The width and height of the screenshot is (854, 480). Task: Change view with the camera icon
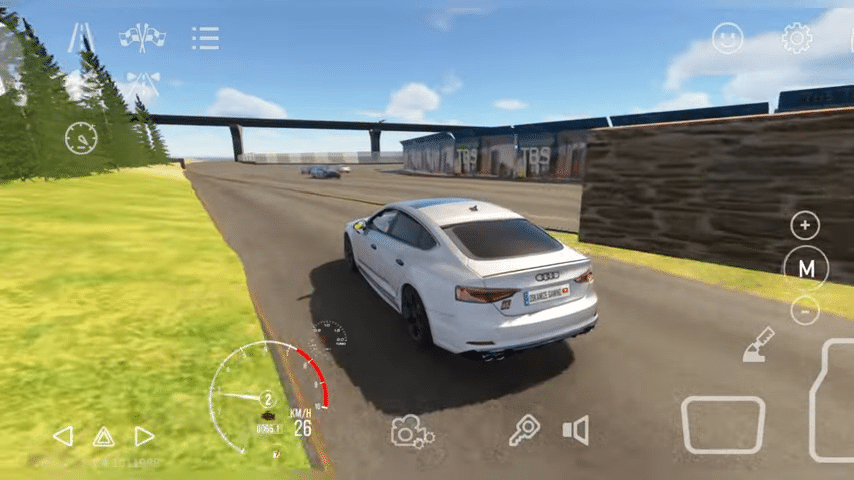tap(411, 431)
